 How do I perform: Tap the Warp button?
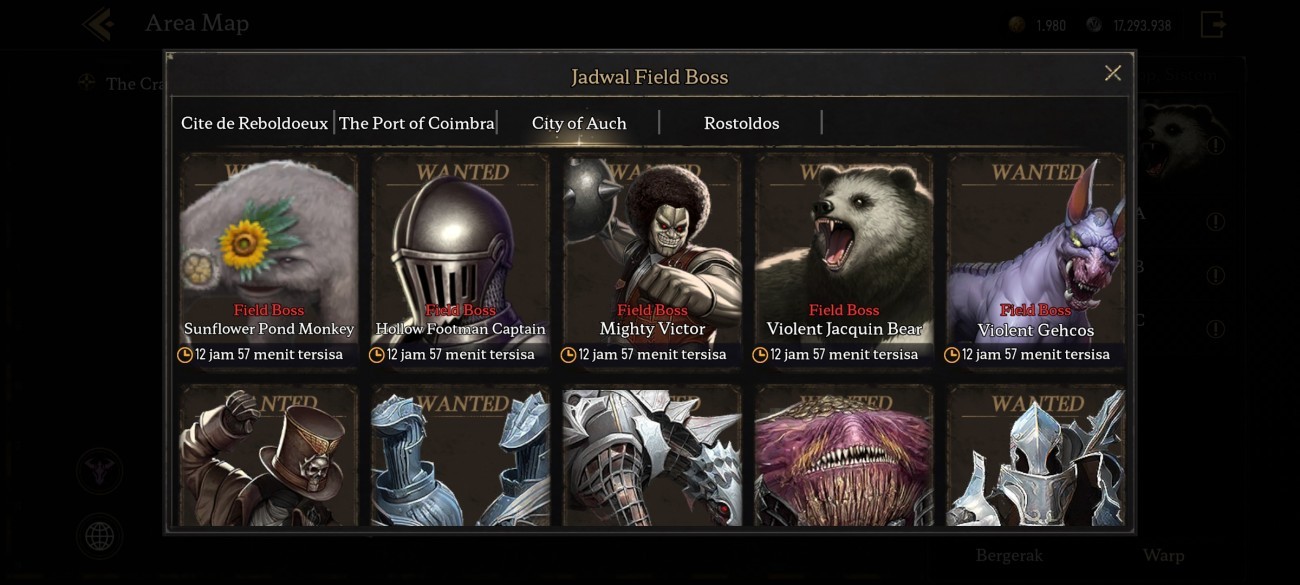click(1163, 555)
